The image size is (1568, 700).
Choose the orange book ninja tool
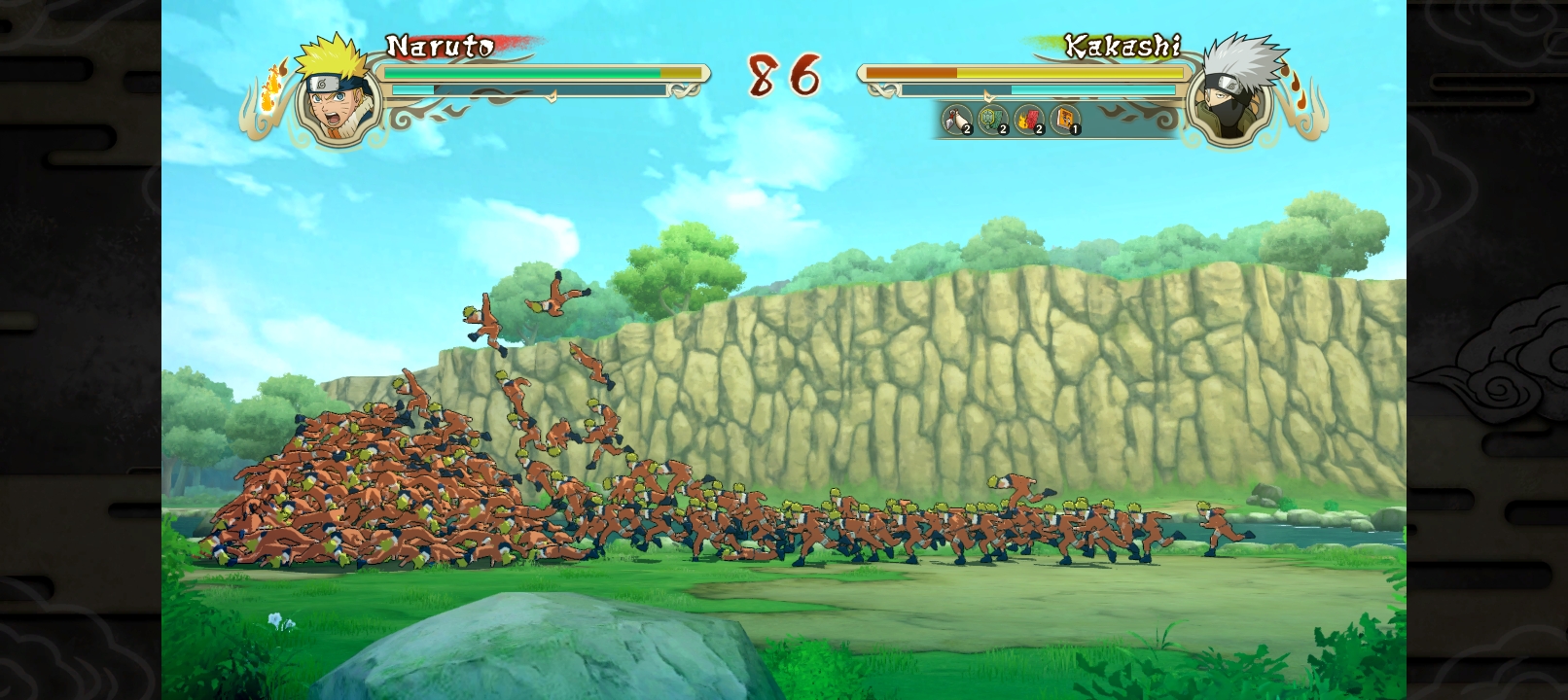1066,121
